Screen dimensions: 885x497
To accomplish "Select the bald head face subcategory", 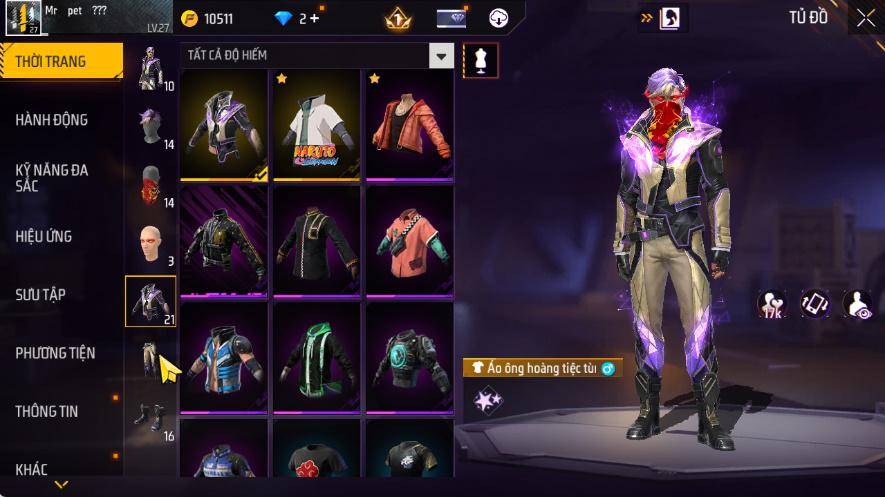I will point(150,243).
